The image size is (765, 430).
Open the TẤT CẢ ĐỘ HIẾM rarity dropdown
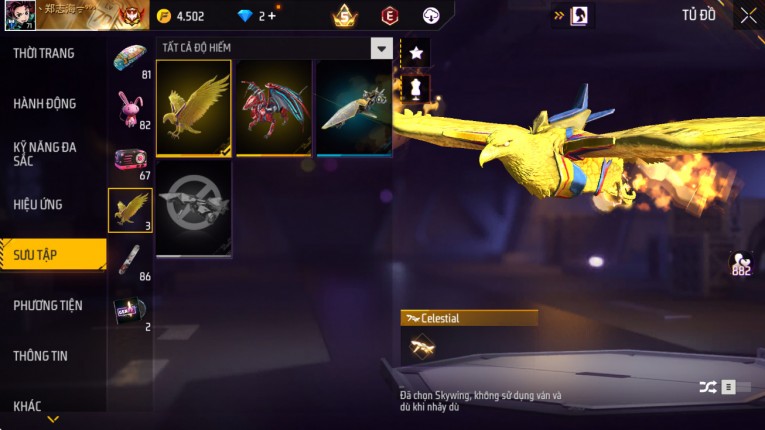coord(381,48)
